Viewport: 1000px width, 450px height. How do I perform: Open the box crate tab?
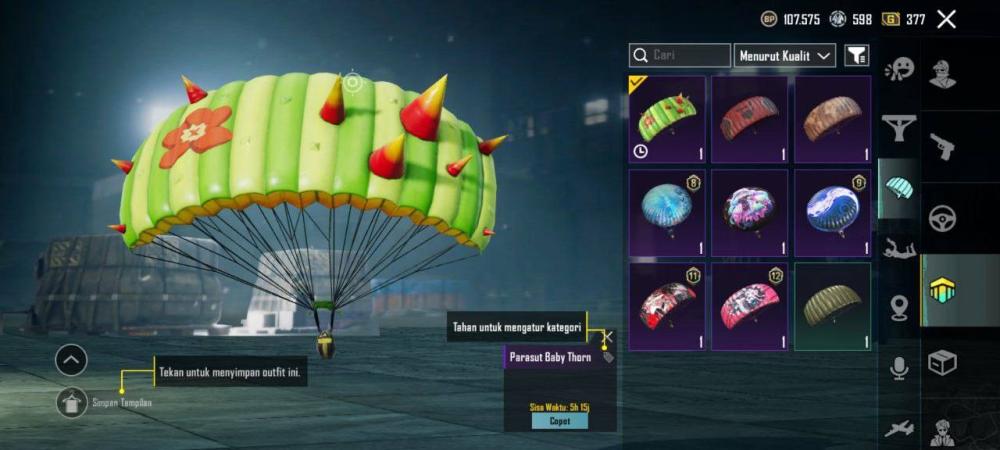coord(942,362)
